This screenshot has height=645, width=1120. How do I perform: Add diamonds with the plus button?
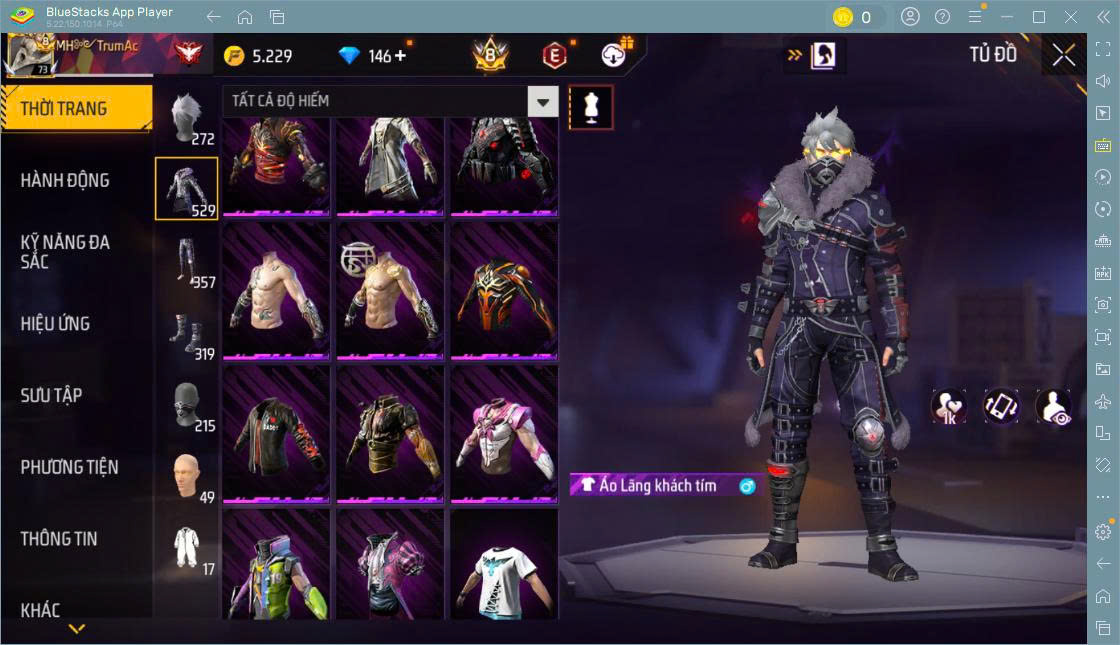coord(400,55)
